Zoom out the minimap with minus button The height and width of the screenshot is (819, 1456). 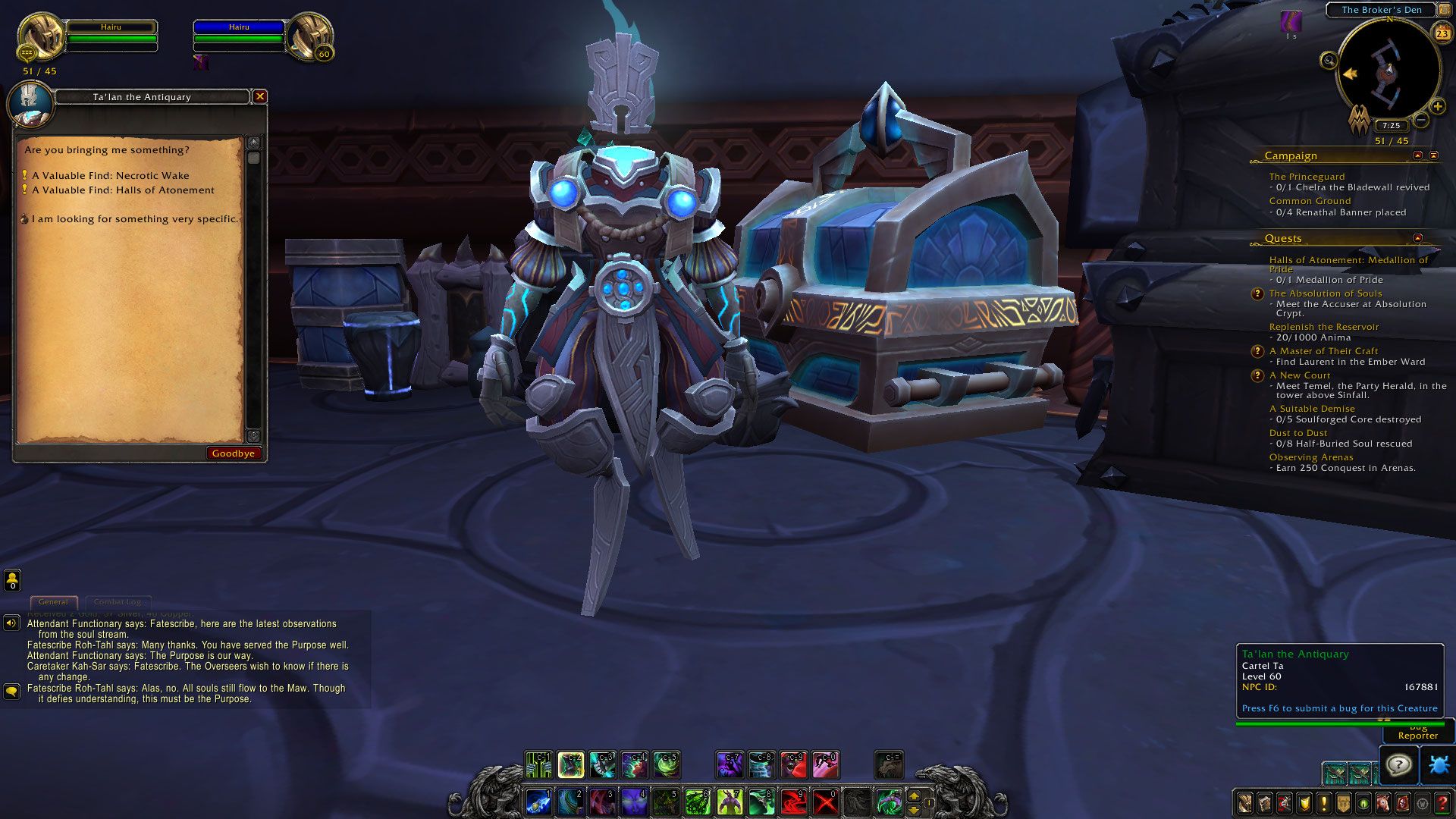tap(1422, 120)
